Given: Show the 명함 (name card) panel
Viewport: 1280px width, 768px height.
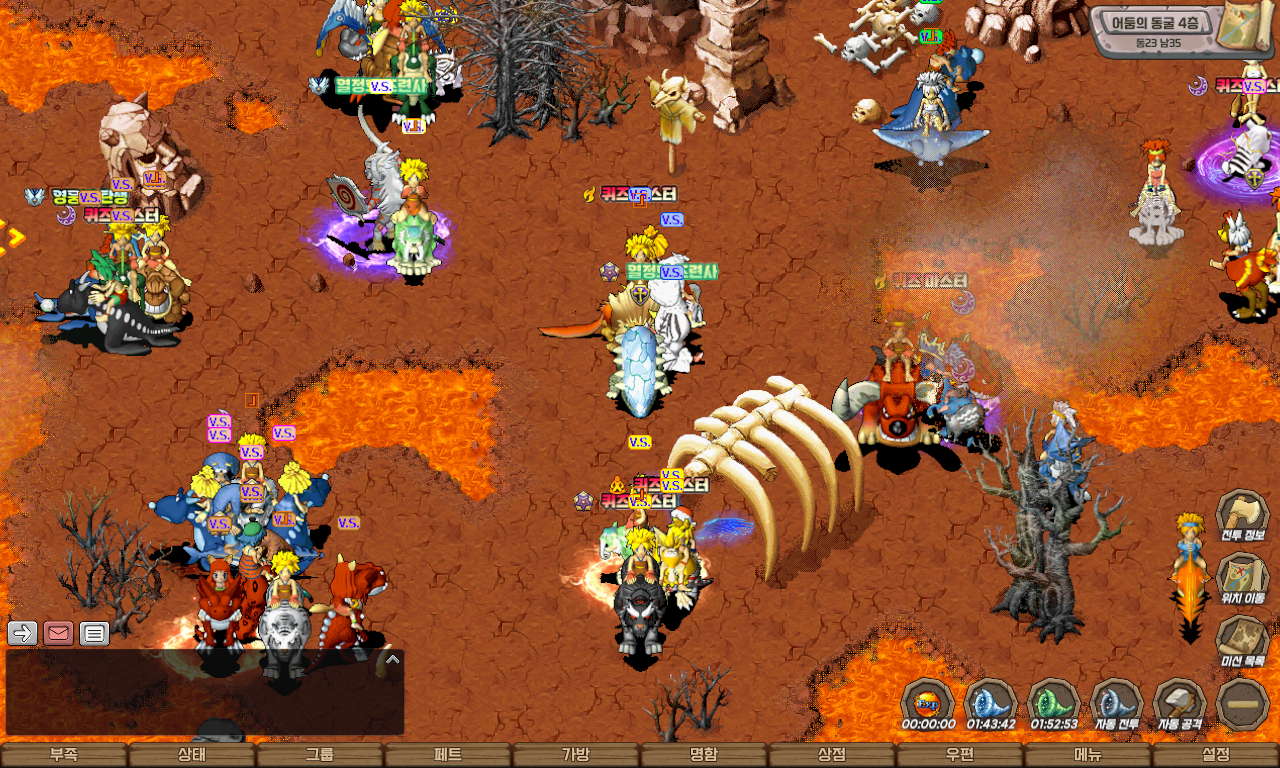Looking at the screenshot, I should tap(704, 755).
